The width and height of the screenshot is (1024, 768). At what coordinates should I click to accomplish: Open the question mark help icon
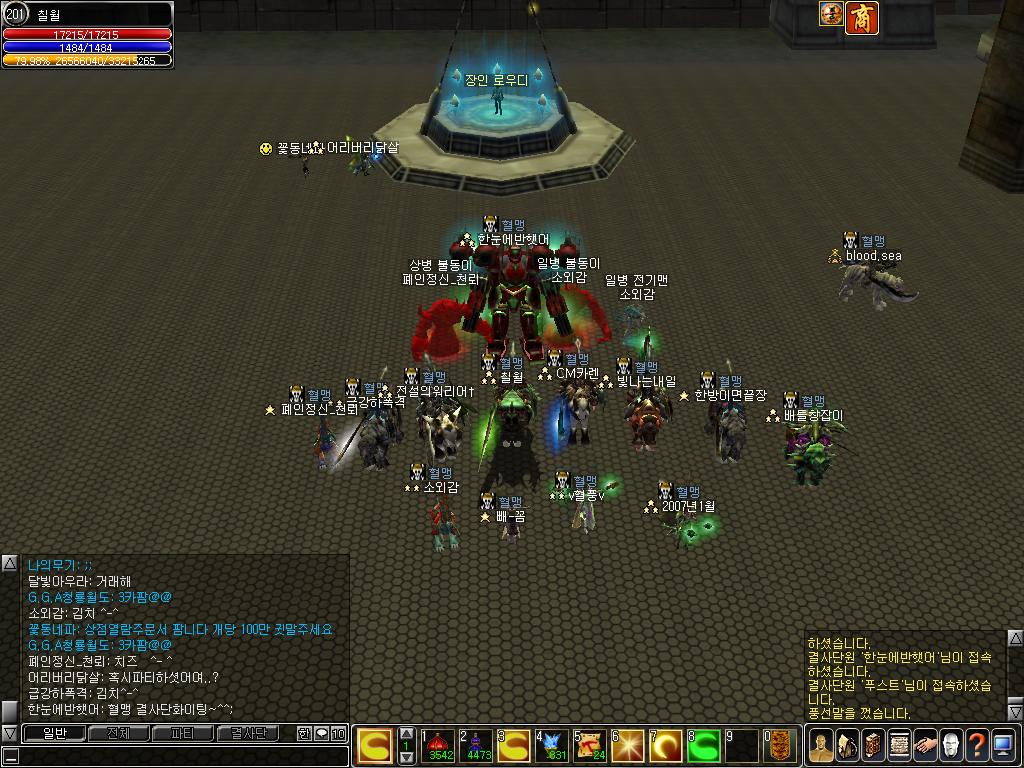click(977, 746)
